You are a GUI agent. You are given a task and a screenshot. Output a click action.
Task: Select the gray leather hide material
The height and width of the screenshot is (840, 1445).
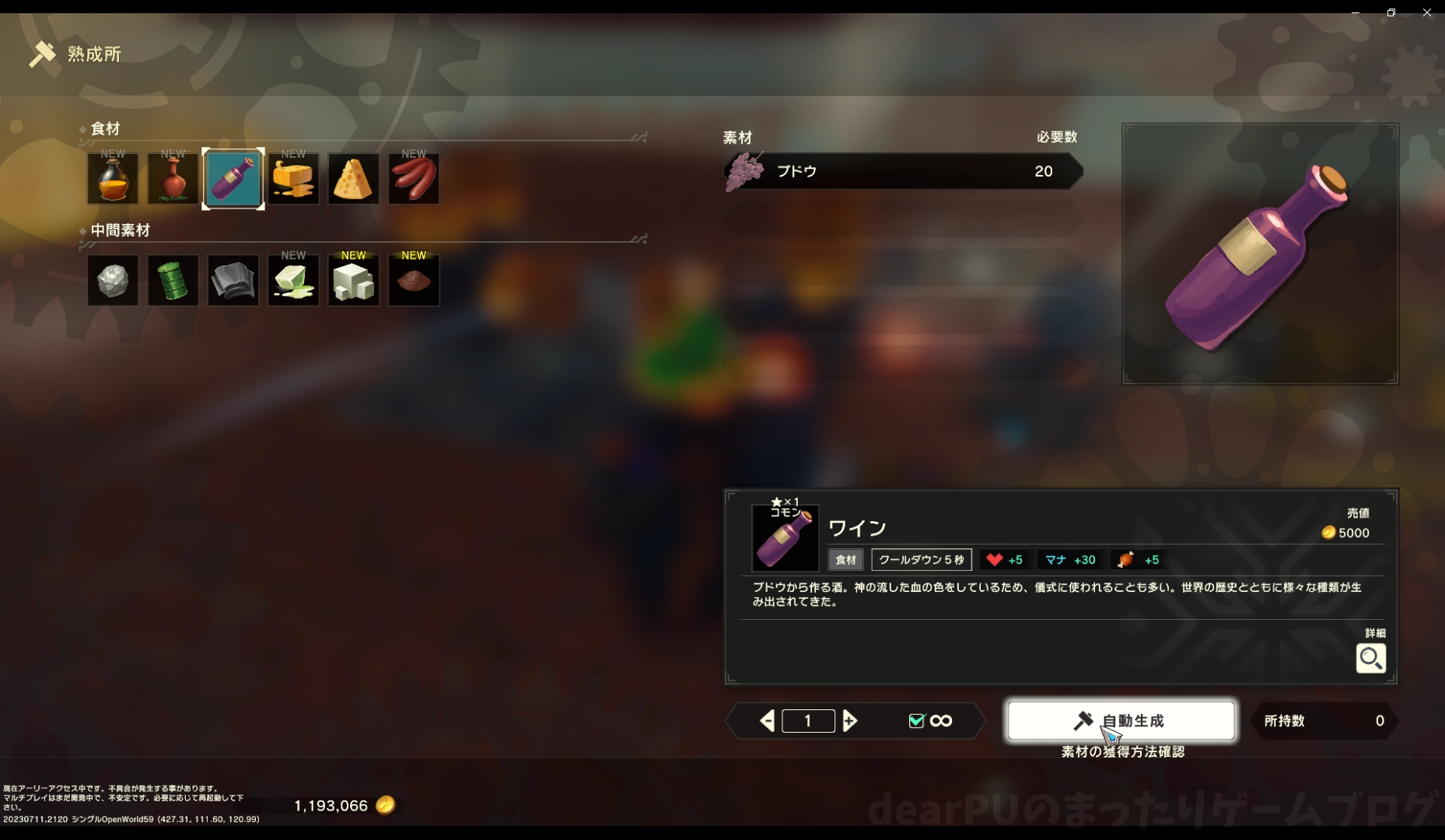point(233,281)
